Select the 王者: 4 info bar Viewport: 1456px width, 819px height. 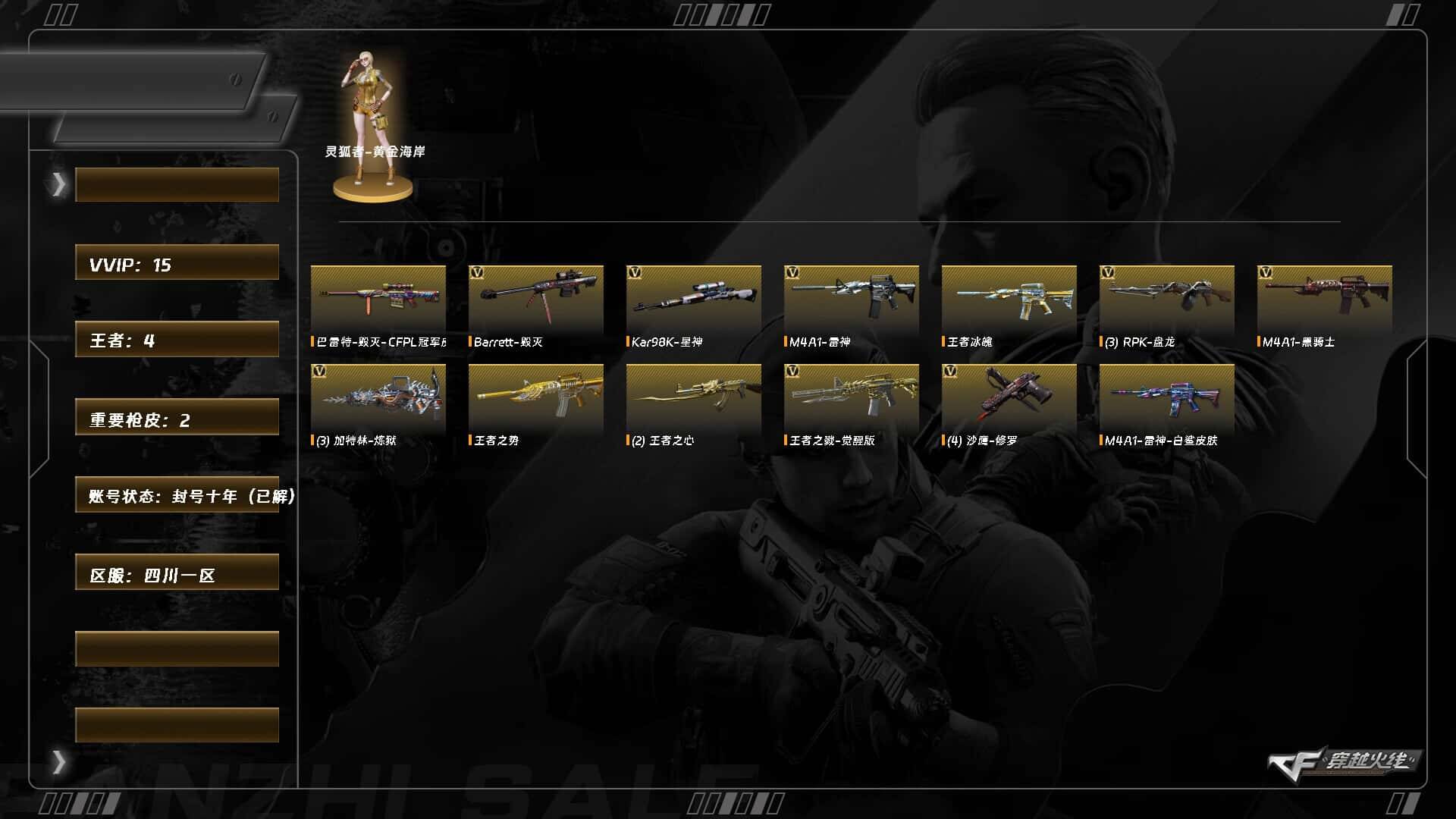point(177,339)
